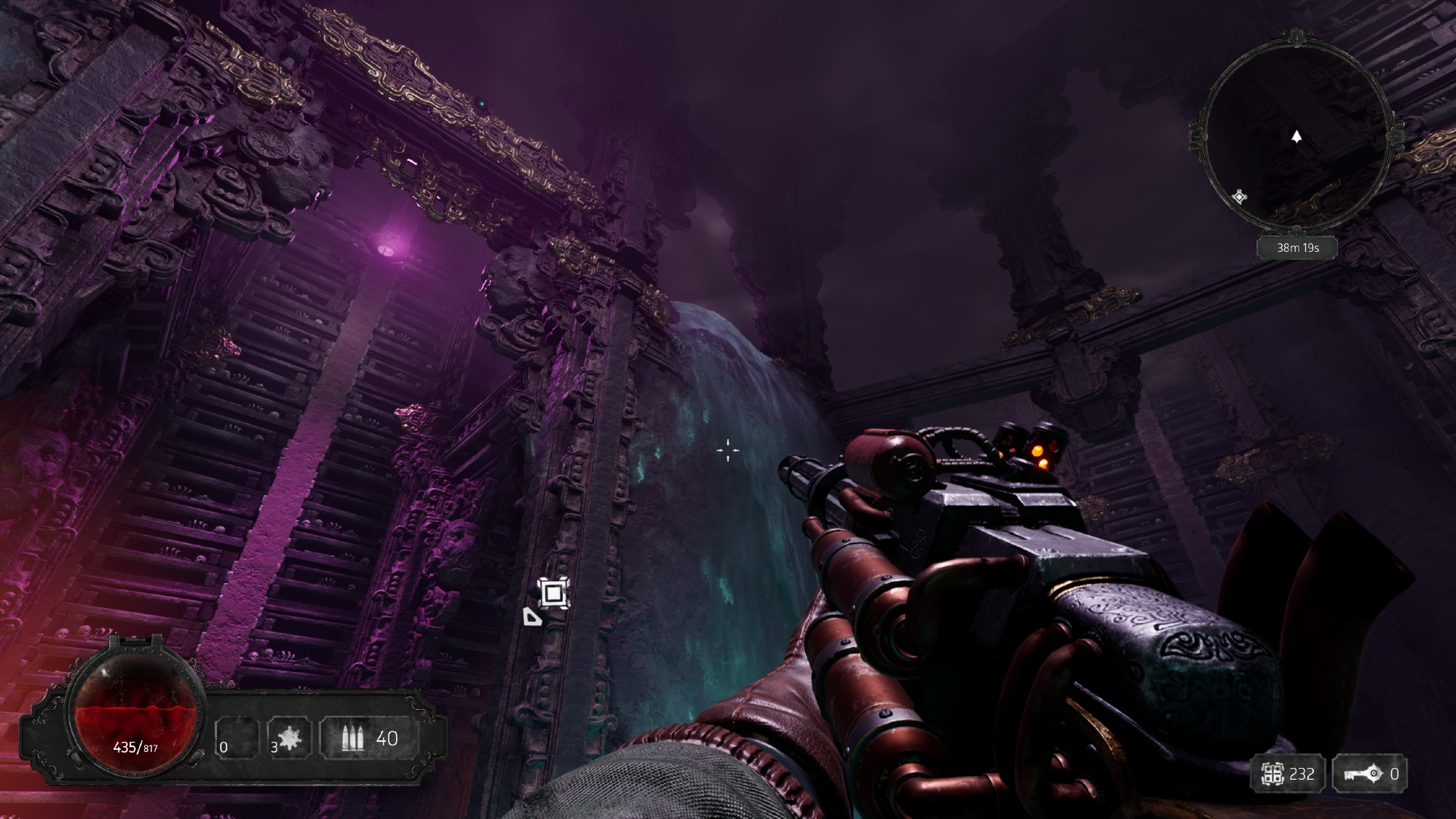Click the square waypoint marker

pyautogui.click(x=553, y=593)
